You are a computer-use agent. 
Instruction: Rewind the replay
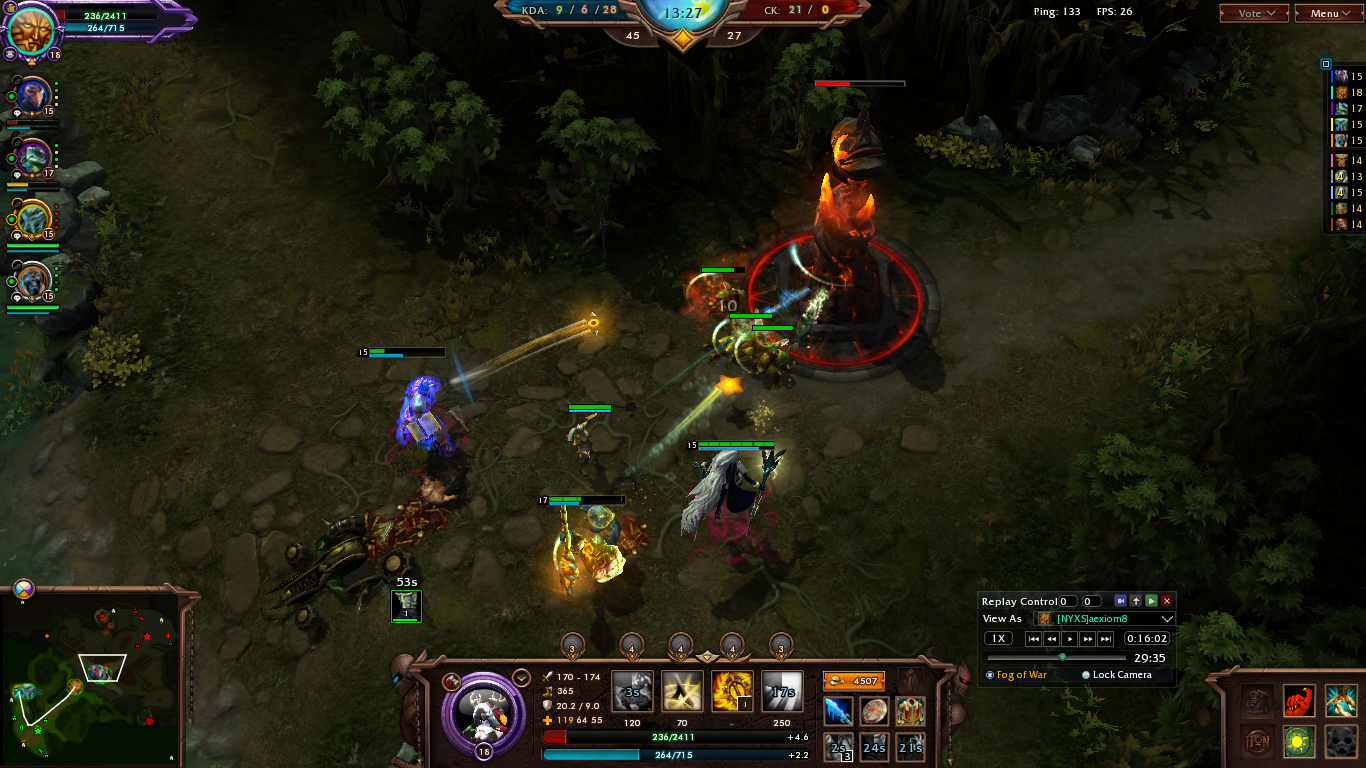point(1051,638)
